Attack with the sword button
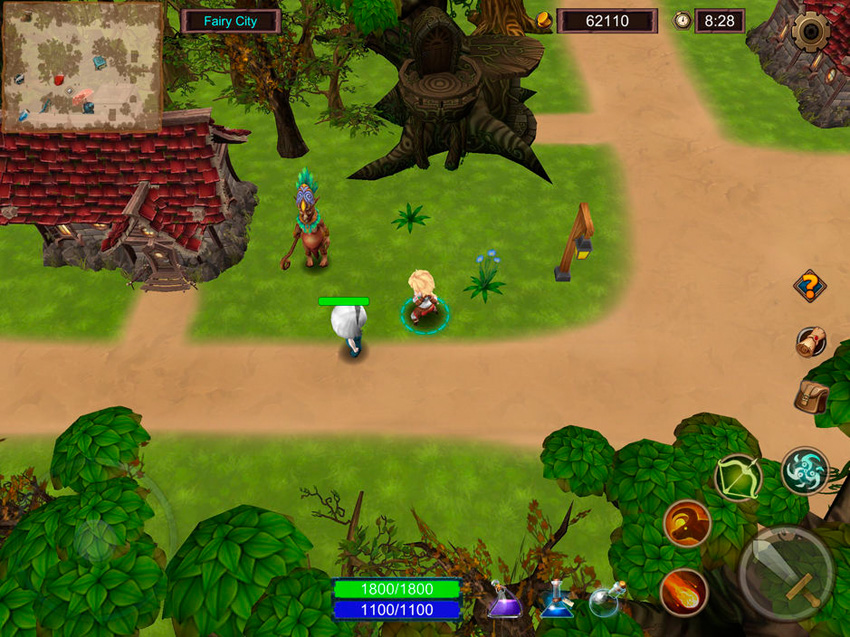 coord(786,573)
